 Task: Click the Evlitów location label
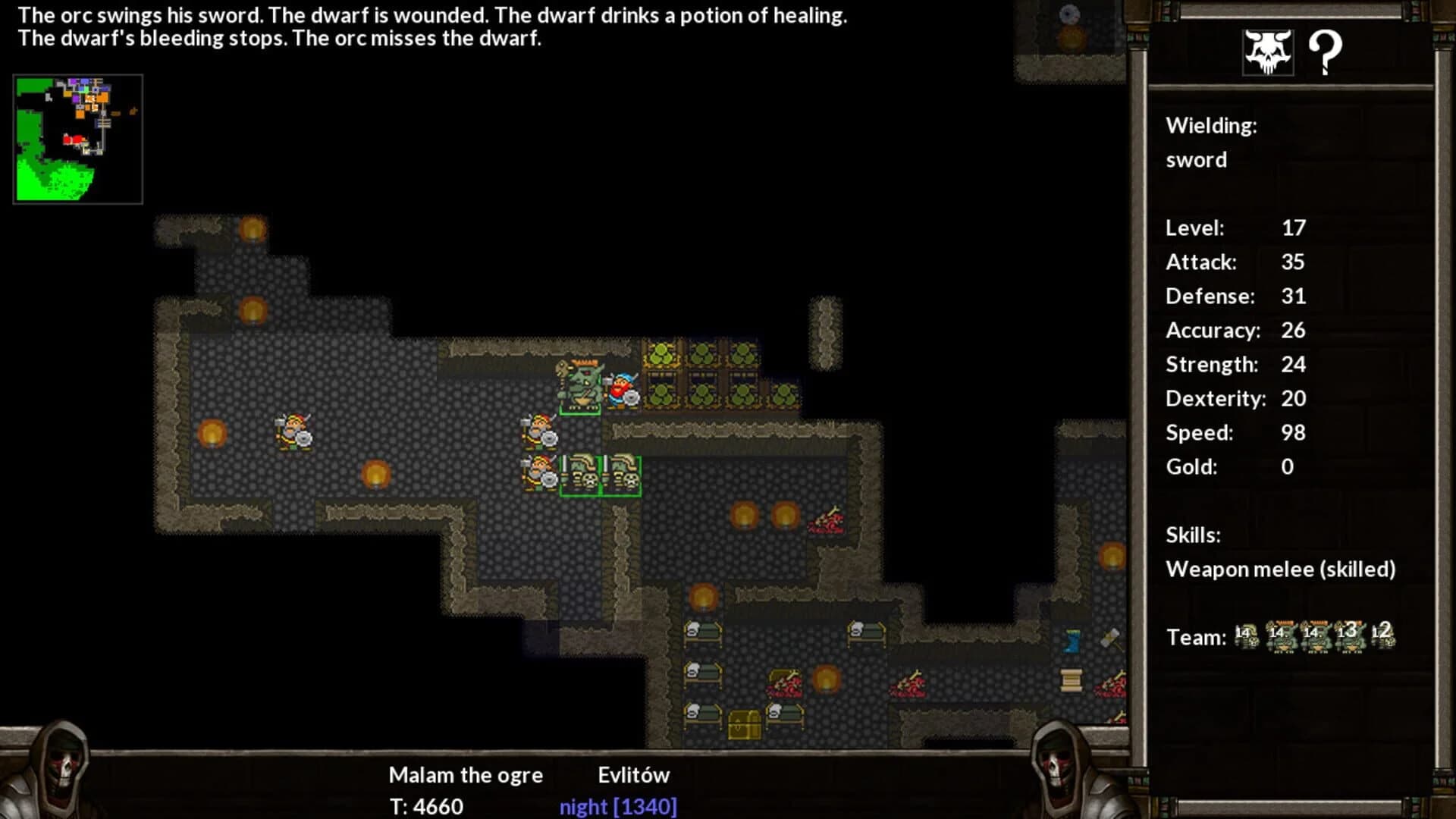pos(634,774)
